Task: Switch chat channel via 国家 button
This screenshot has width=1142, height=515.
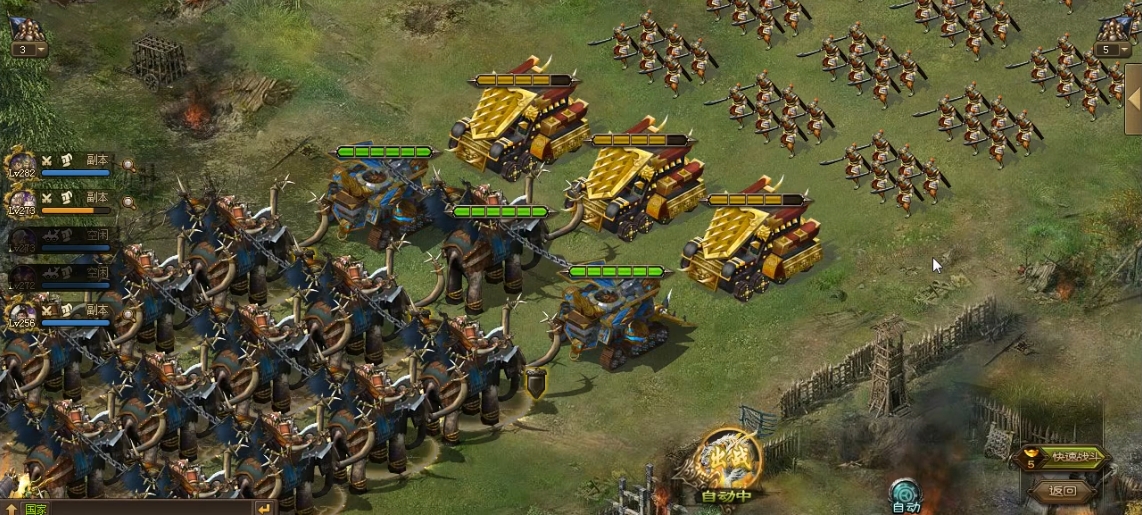Action: click(x=35, y=509)
